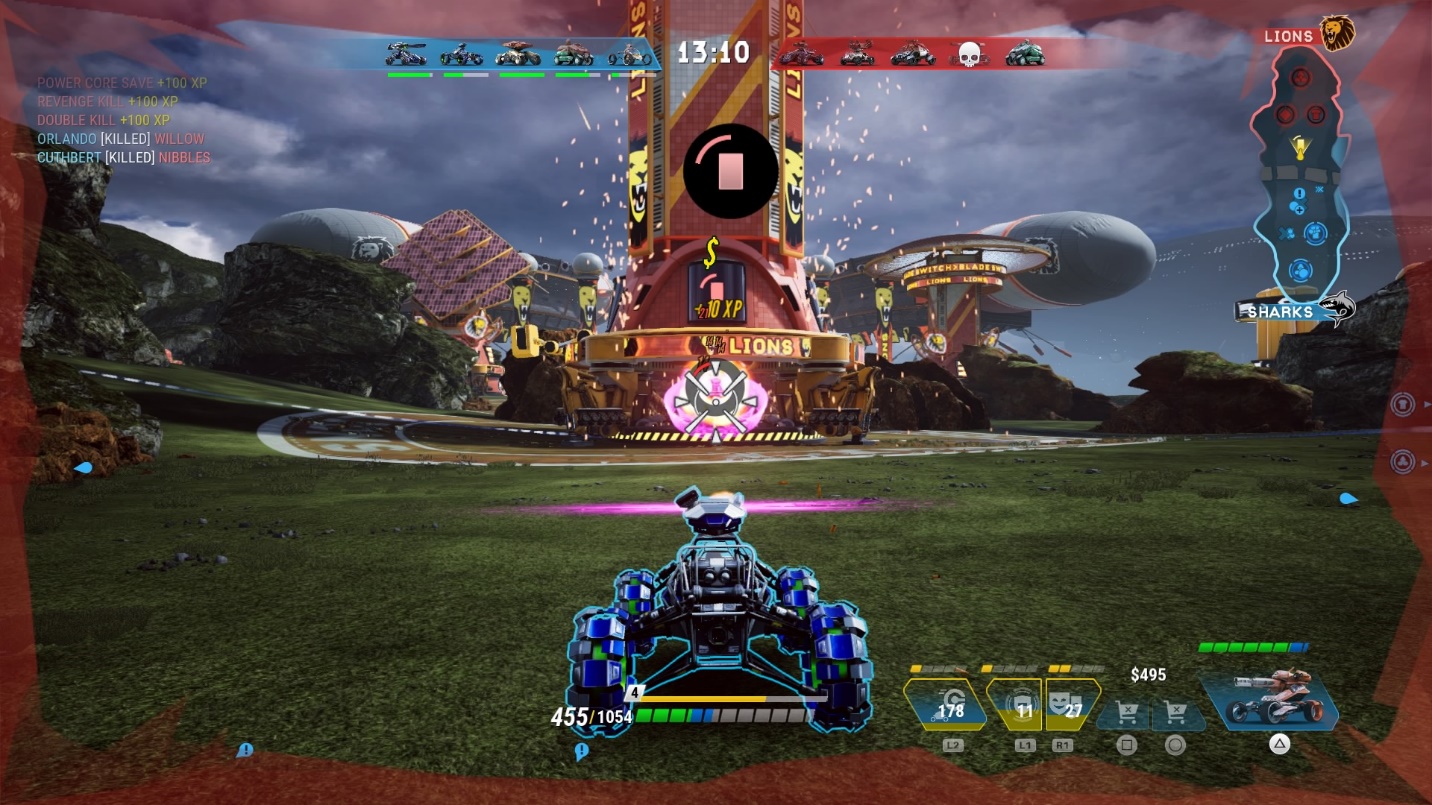Click the yellow player marker on the minimap
The width and height of the screenshot is (1432, 805).
pyautogui.click(x=1300, y=147)
